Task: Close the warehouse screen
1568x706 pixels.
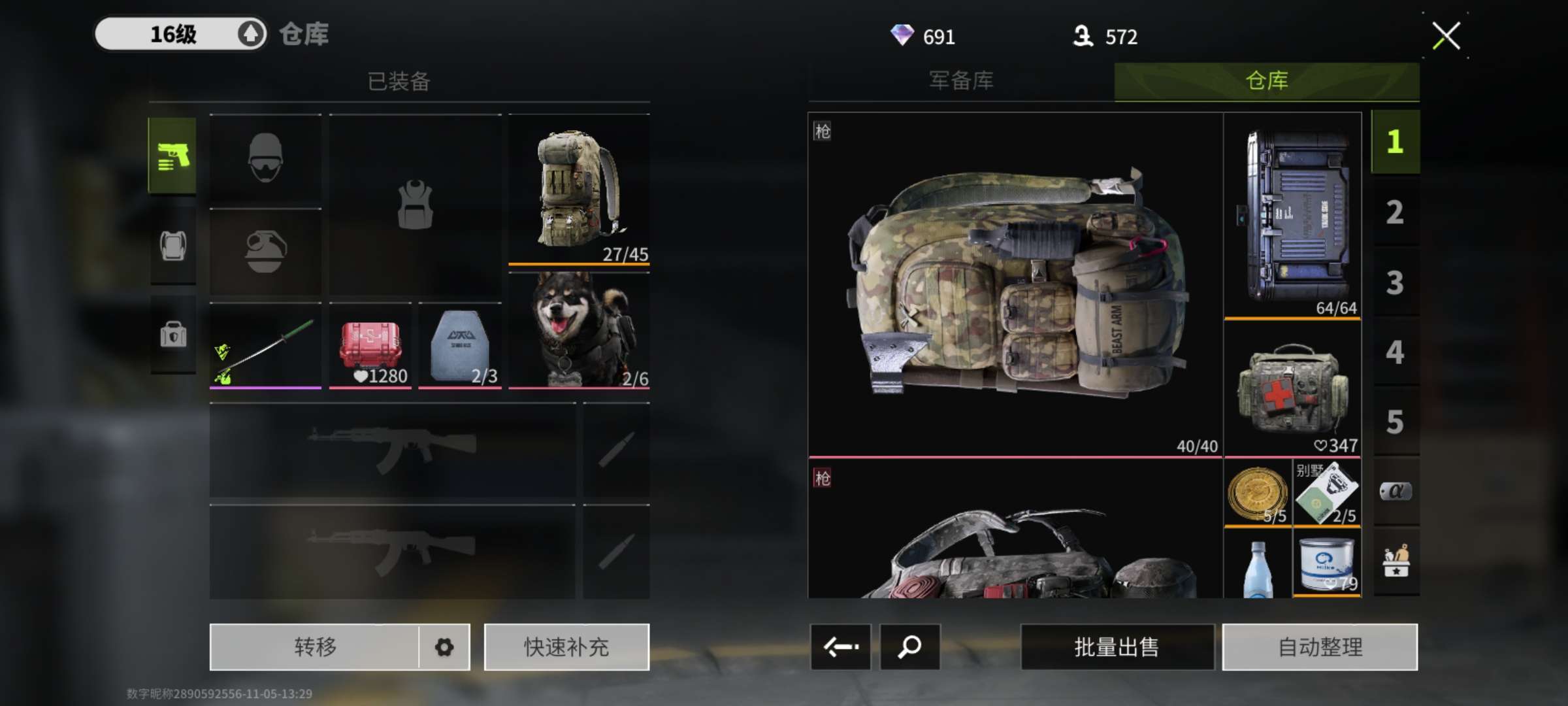Action: click(1446, 36)
